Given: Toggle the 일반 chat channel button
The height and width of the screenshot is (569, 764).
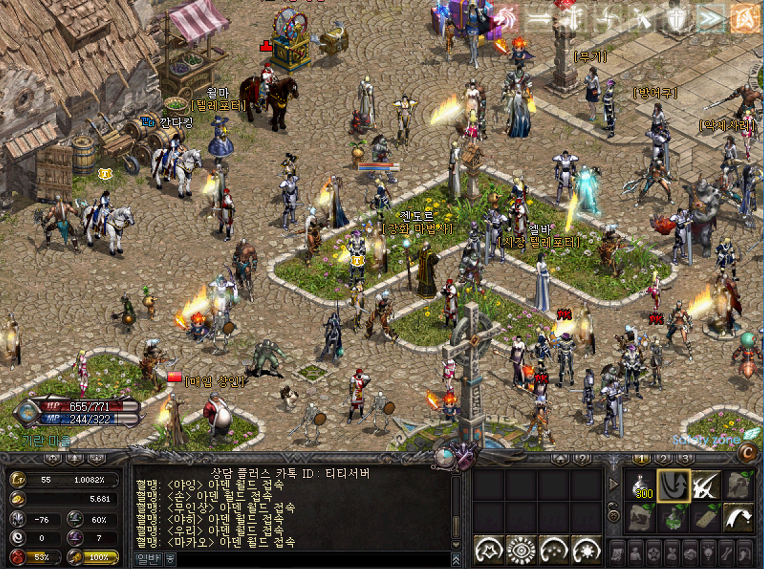Looking at the screenshot, I should point(147,559).
